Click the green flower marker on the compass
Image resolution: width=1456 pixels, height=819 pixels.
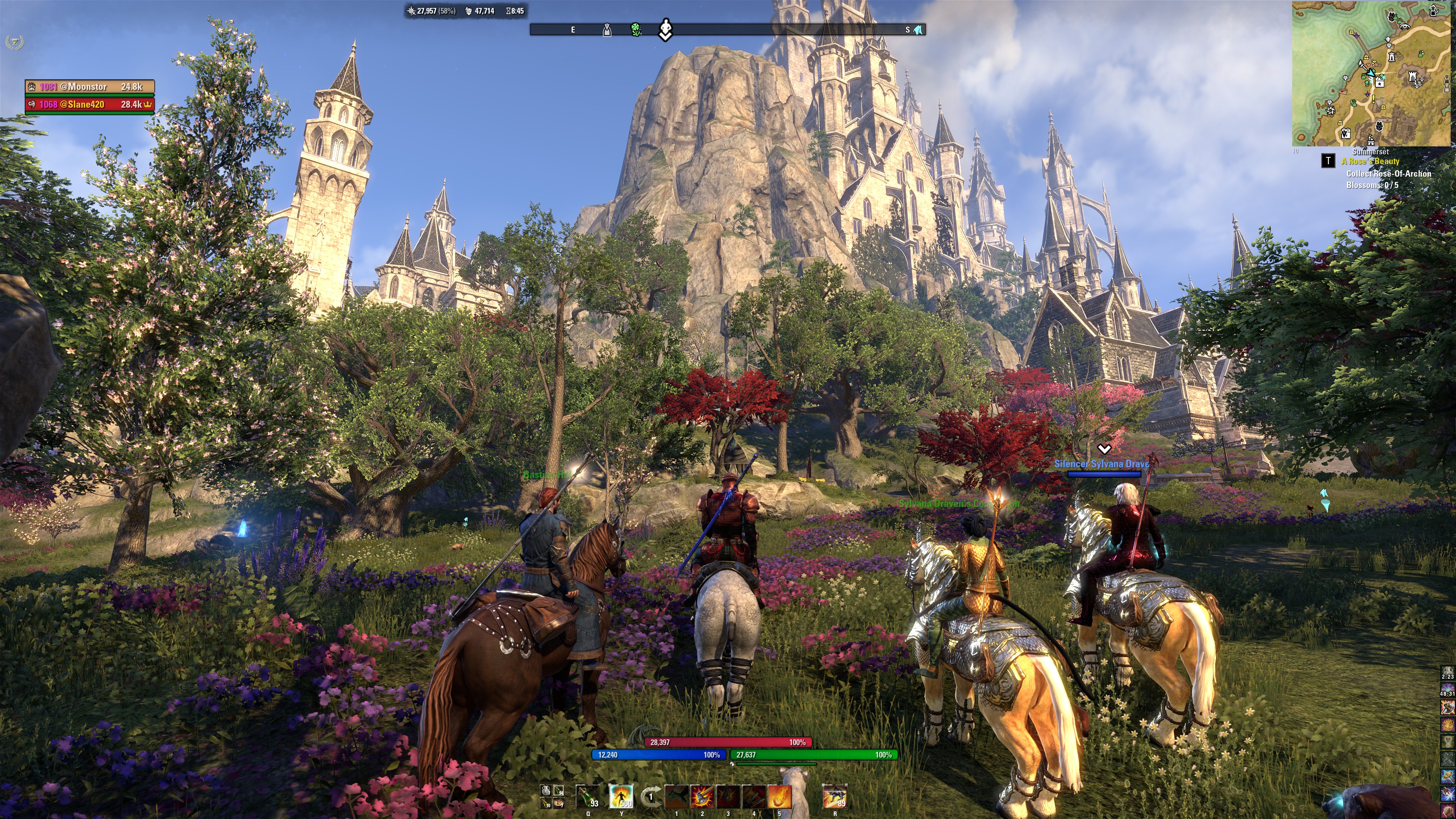pyautogui.click(x=637, y=30)
